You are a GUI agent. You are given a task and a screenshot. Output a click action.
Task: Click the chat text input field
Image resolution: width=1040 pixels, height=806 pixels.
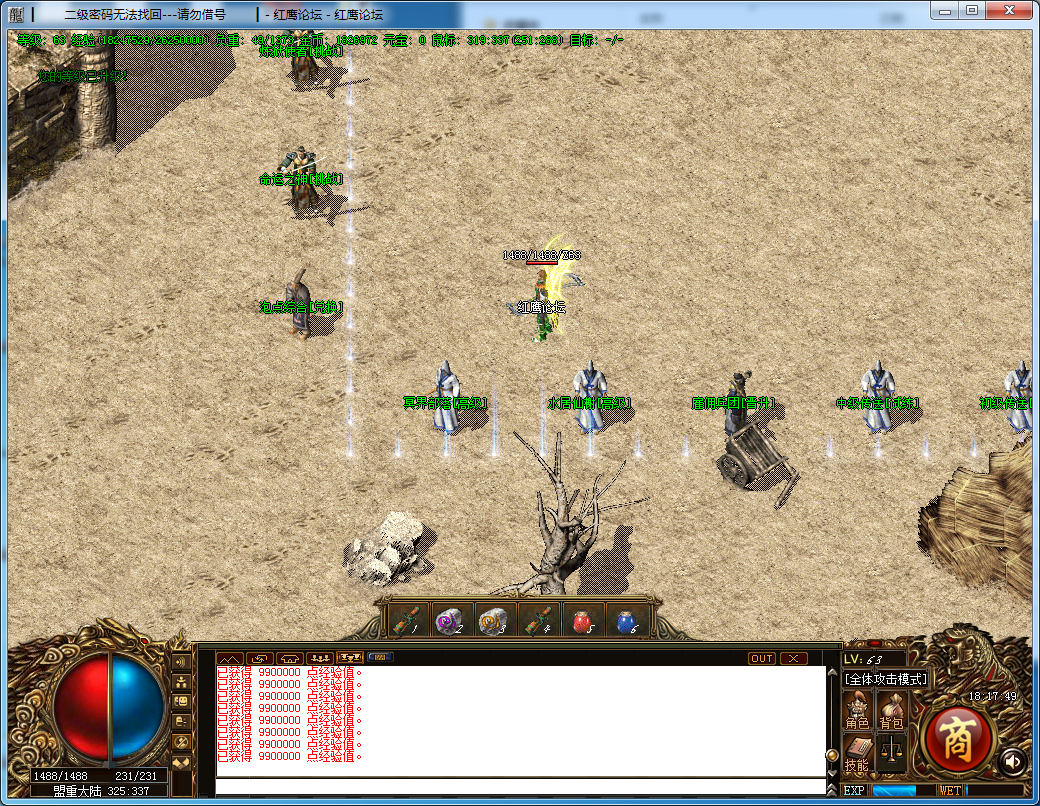click(520, 786)
